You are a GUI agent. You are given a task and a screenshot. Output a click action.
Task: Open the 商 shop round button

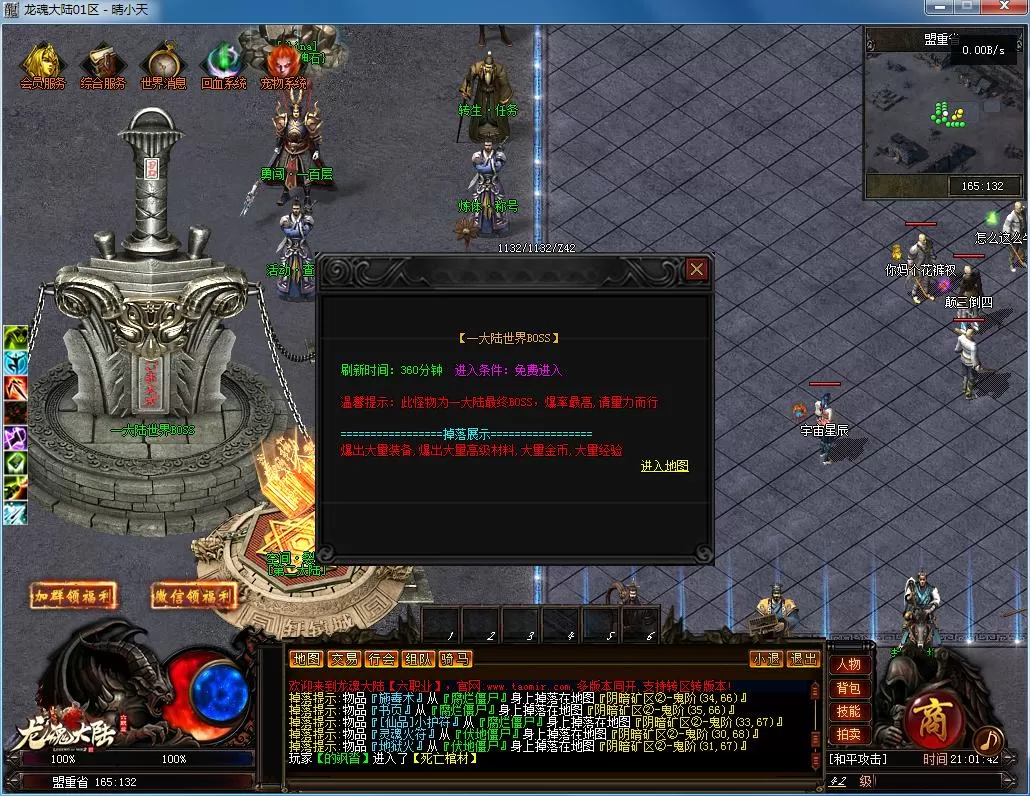click(932, 718)
